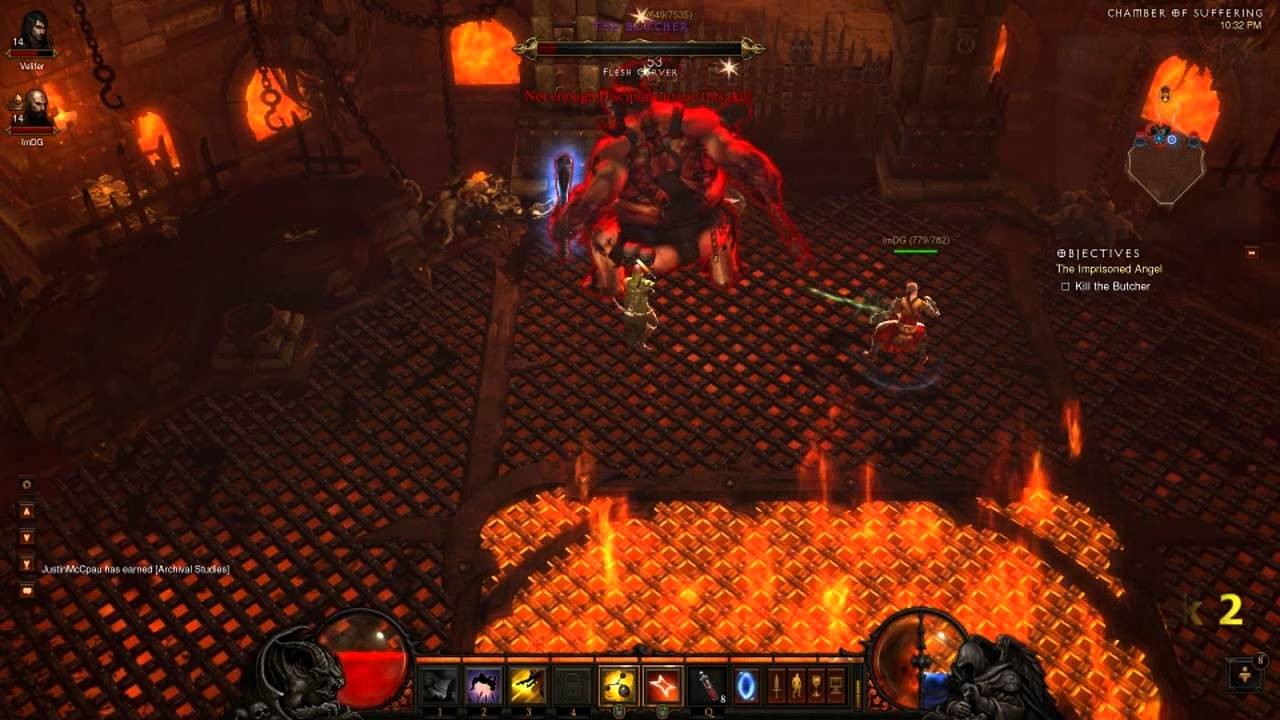The height and width of the screenshot is (720, 1280).
Task: Activate the skill in hotbar slot 1
Action: (x=440, y=685)
